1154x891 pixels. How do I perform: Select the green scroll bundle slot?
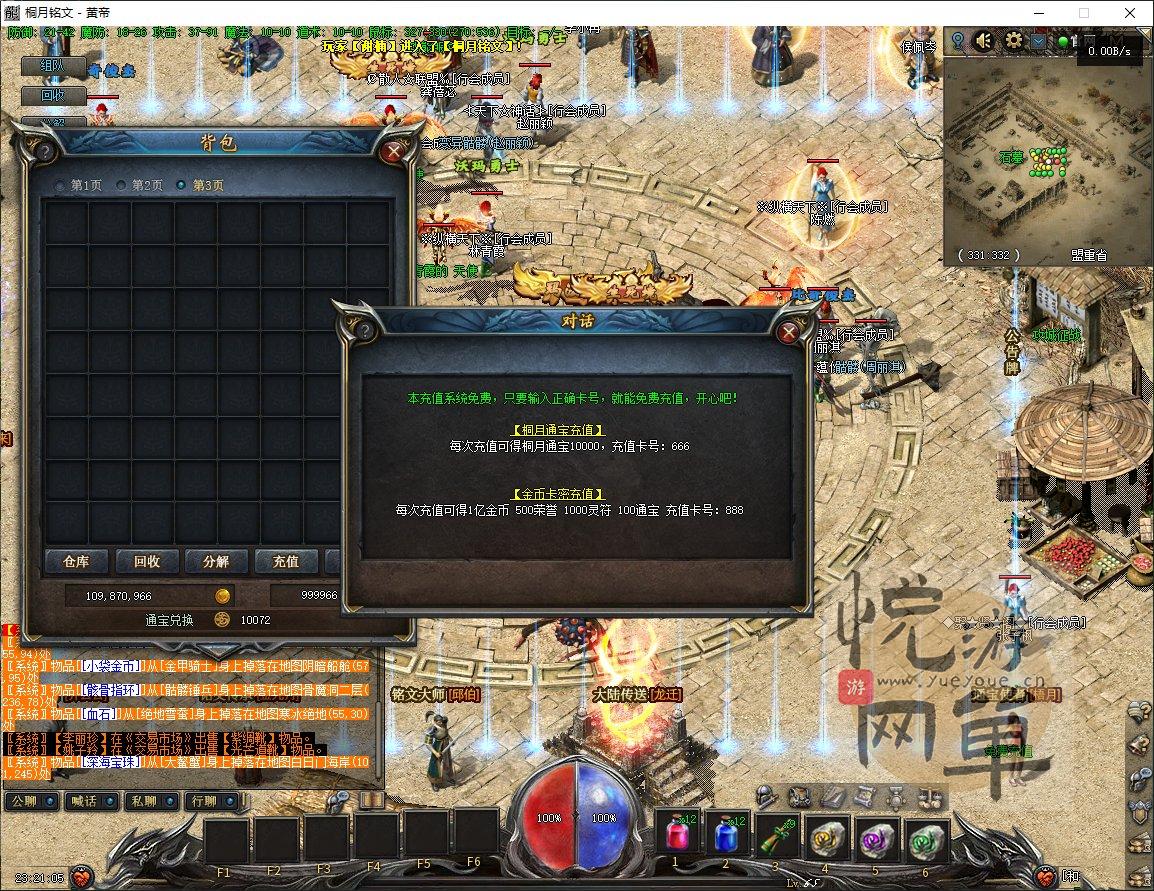[776, 835]
